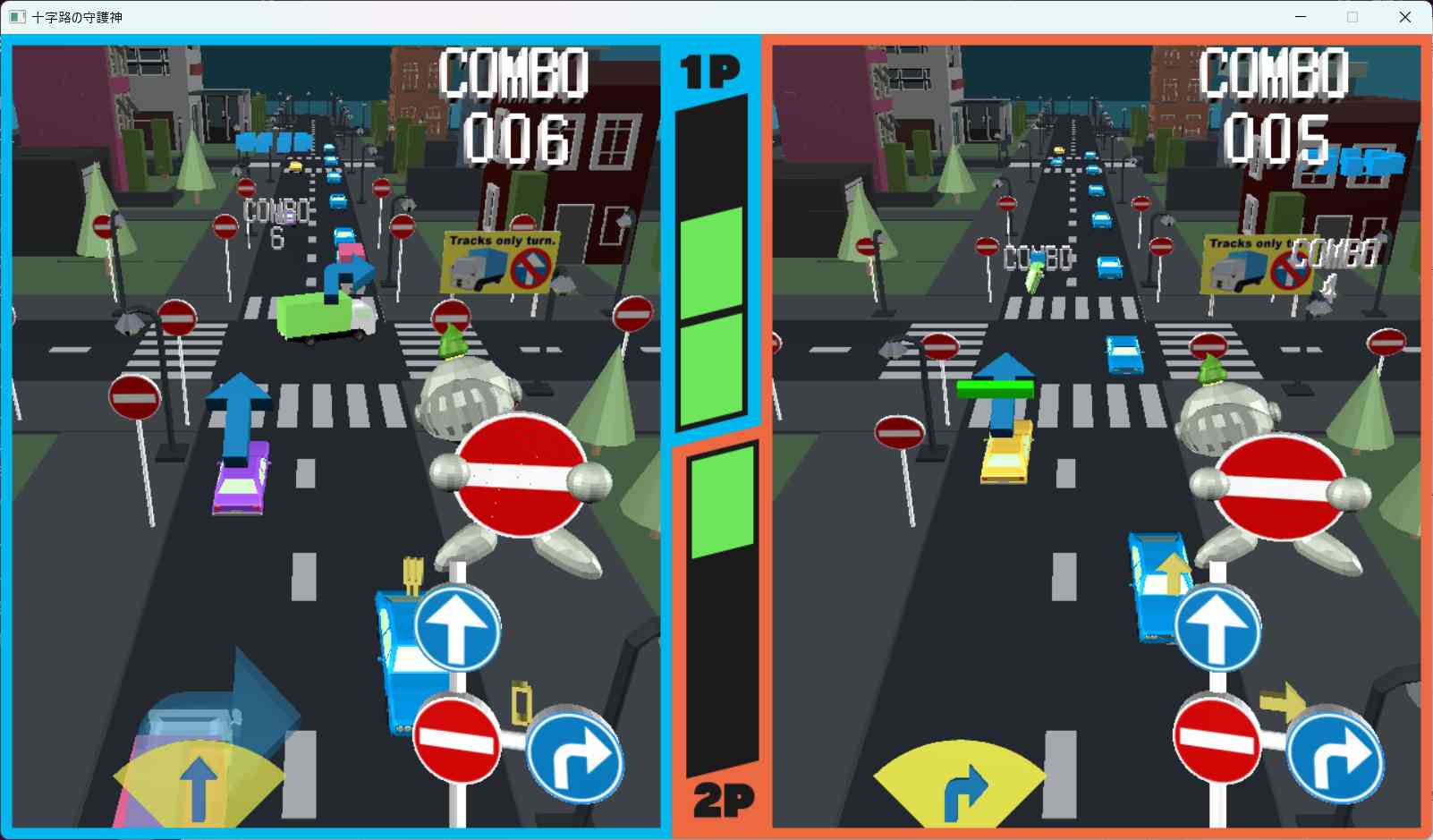Select 2P's blue straight-ahead arrow sign

click(x=1217, y=628)
